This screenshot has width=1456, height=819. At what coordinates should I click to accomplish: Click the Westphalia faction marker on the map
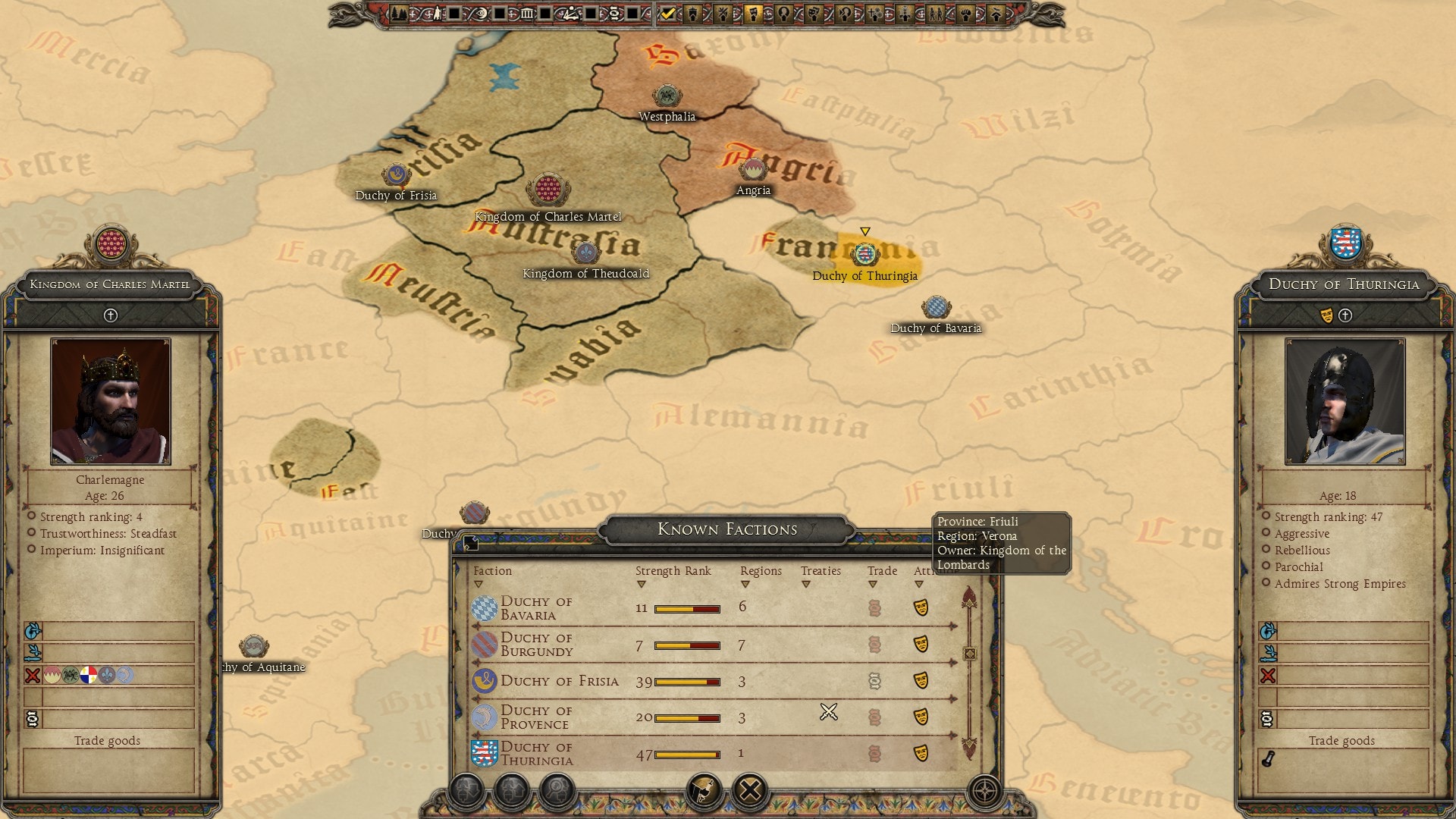click(667, 96)
